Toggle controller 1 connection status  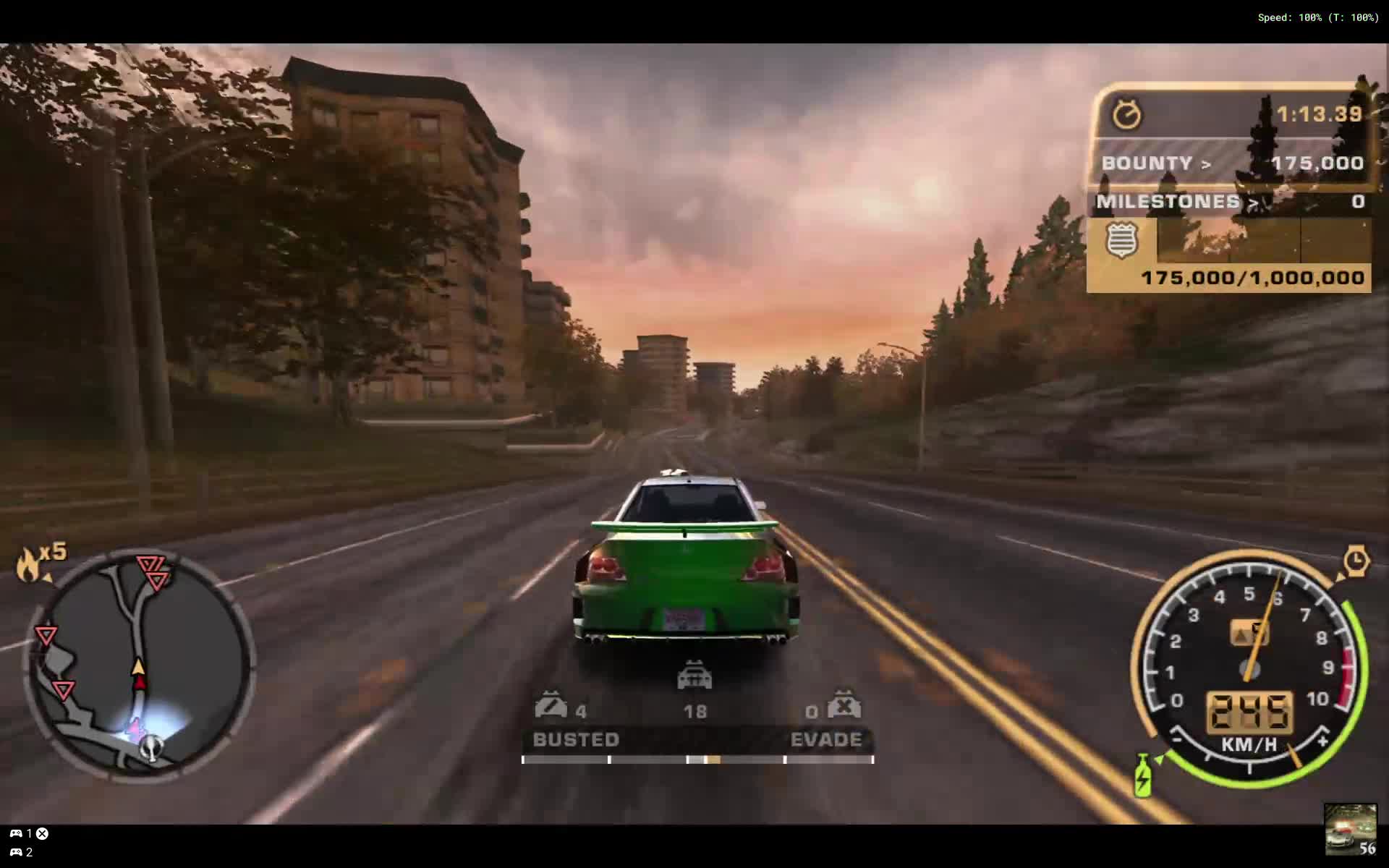[17, 833]
